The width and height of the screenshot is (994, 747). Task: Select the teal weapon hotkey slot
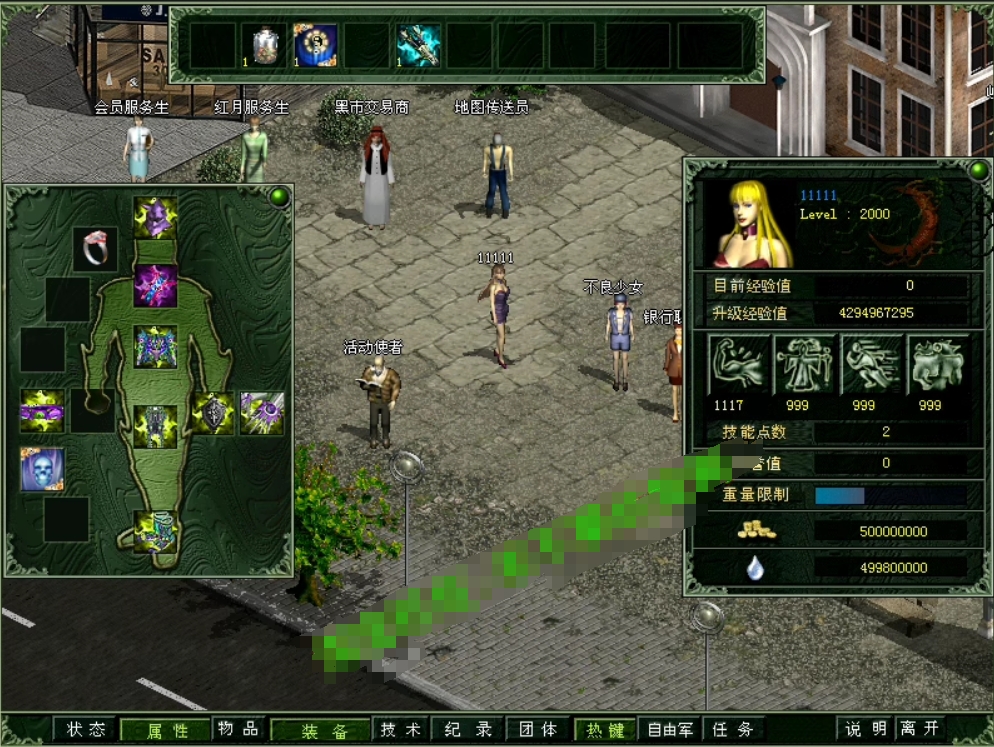pos(418,45)
